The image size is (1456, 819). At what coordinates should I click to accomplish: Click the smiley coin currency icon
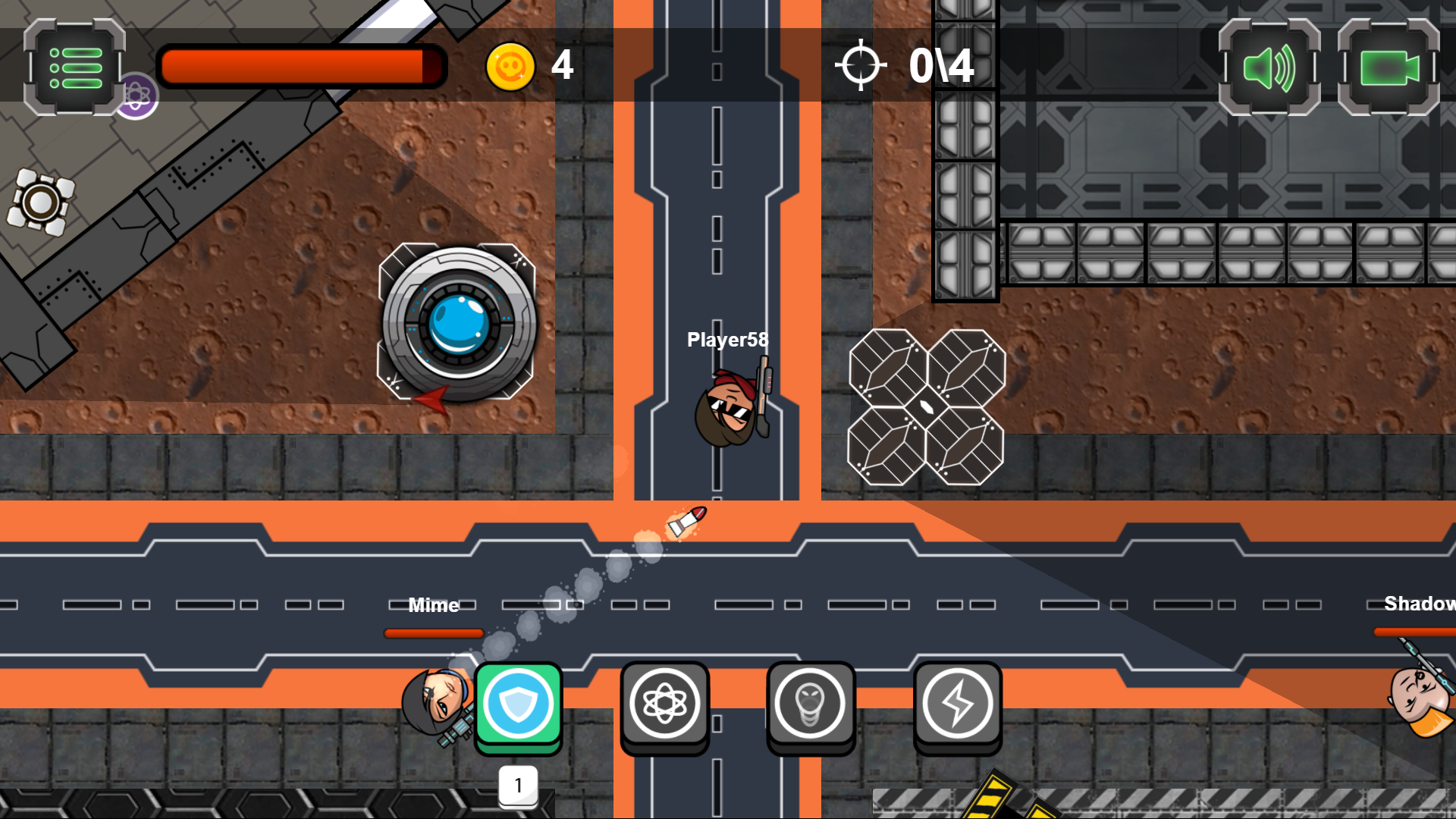[x=512, y=67]
